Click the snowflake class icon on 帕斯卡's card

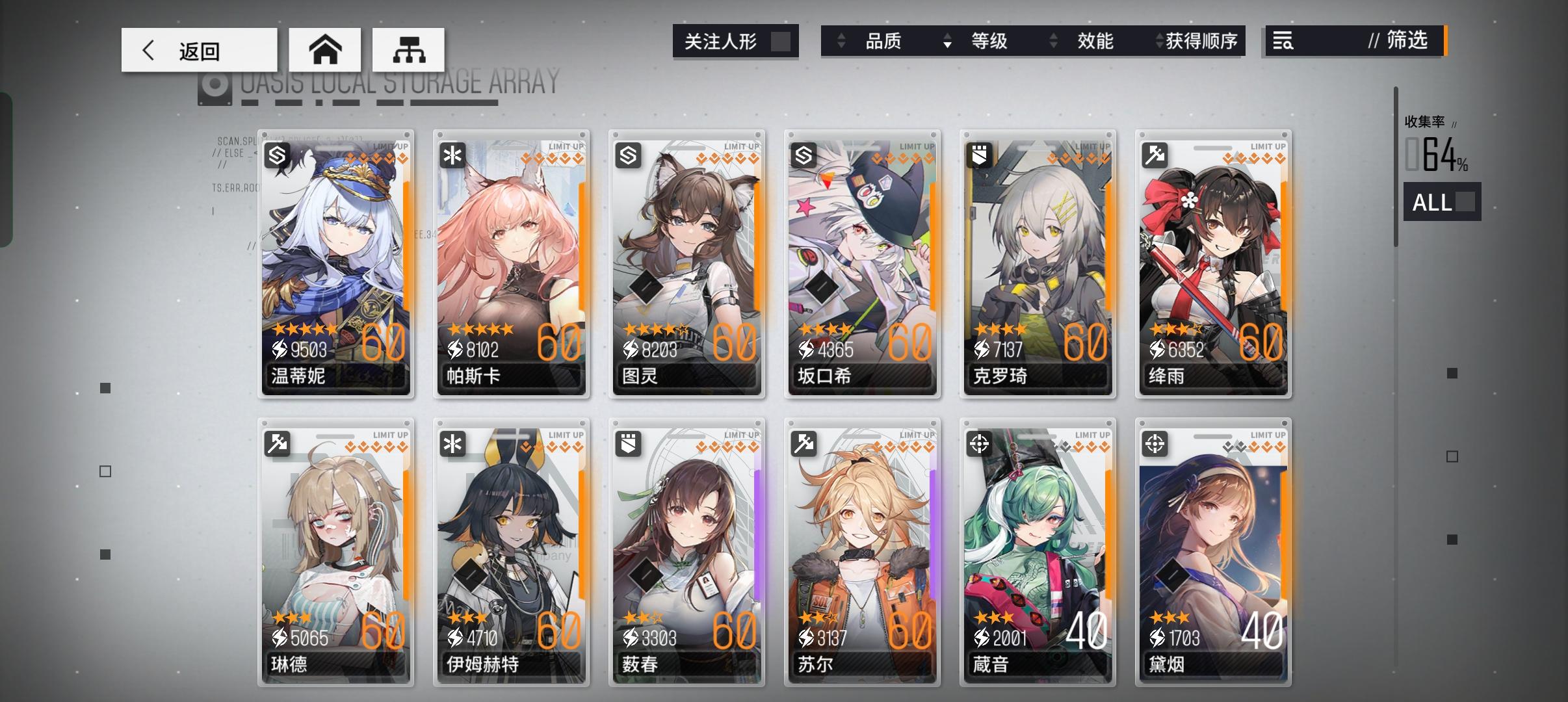click(454, 155)
